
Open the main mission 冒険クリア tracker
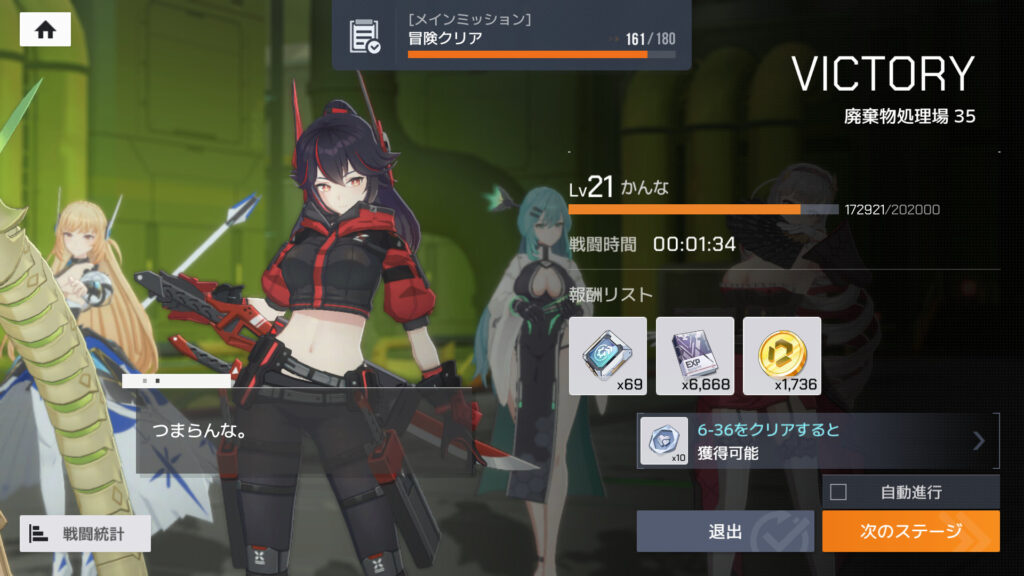(x=511, y=35)
